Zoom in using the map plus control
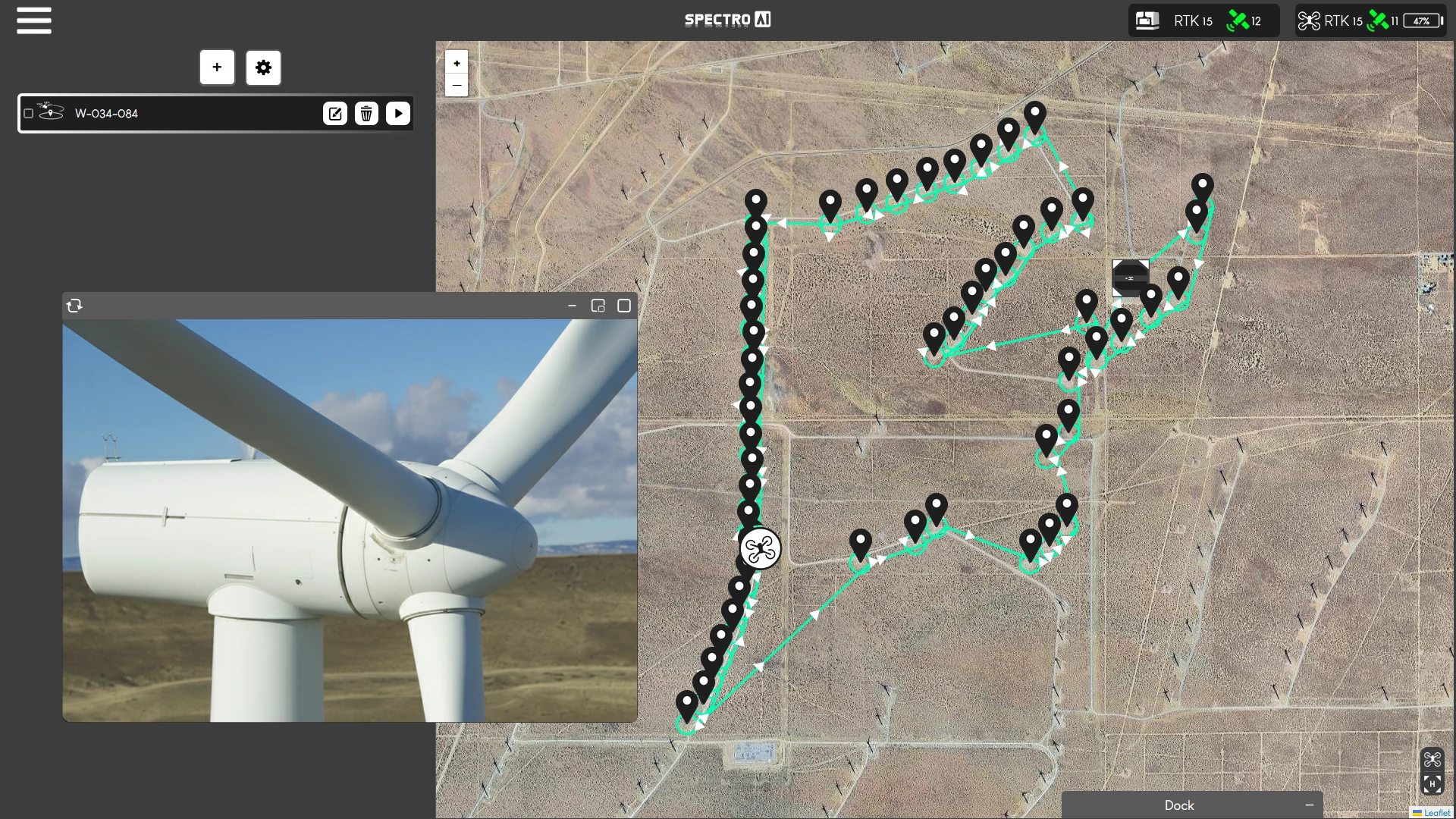Screen dimensions: 1456x819 tap(457, 62)
